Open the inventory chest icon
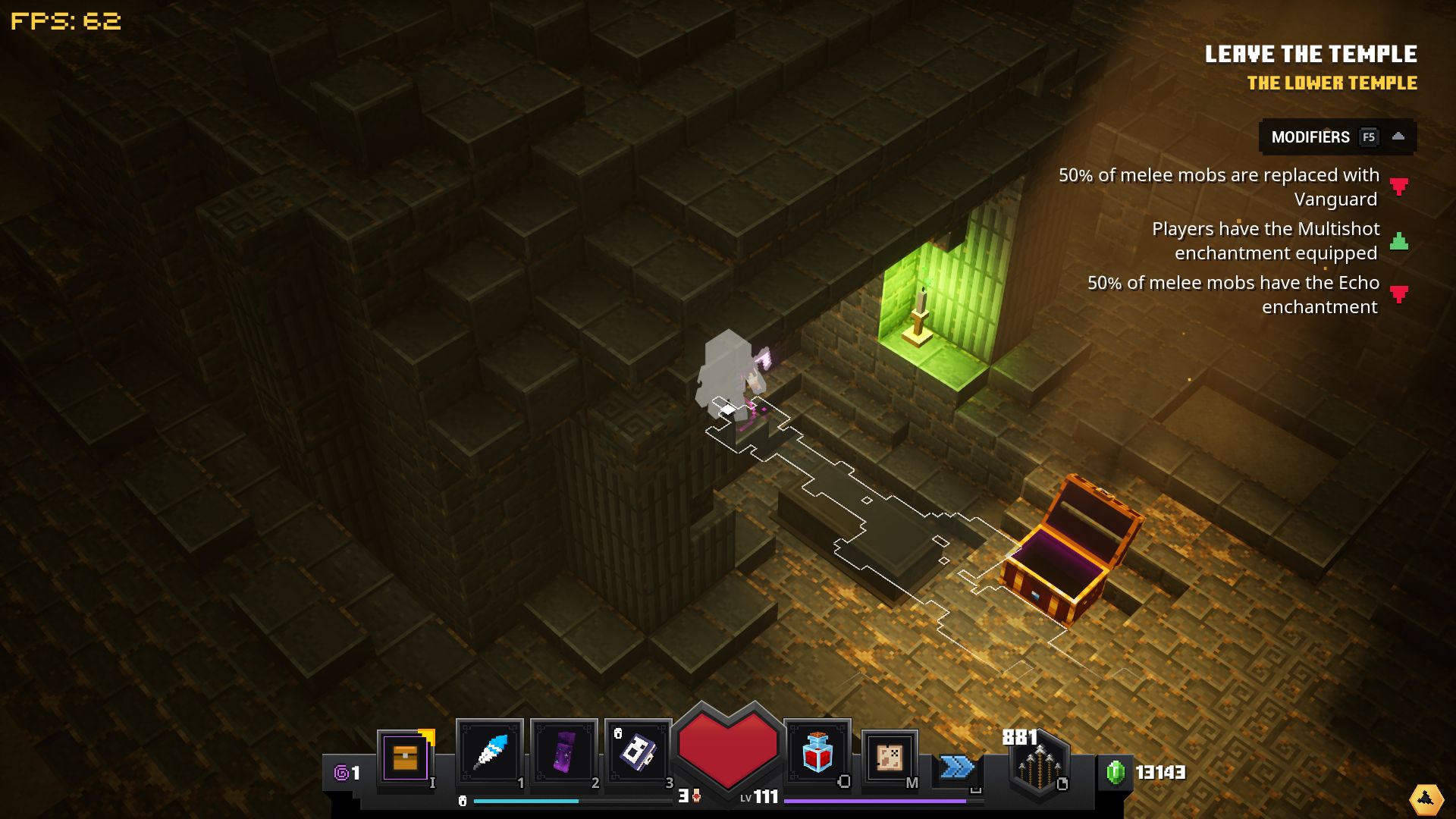The height and width of the screenshot is (819, 1456). pyautogui.click(x=406, y=757)
